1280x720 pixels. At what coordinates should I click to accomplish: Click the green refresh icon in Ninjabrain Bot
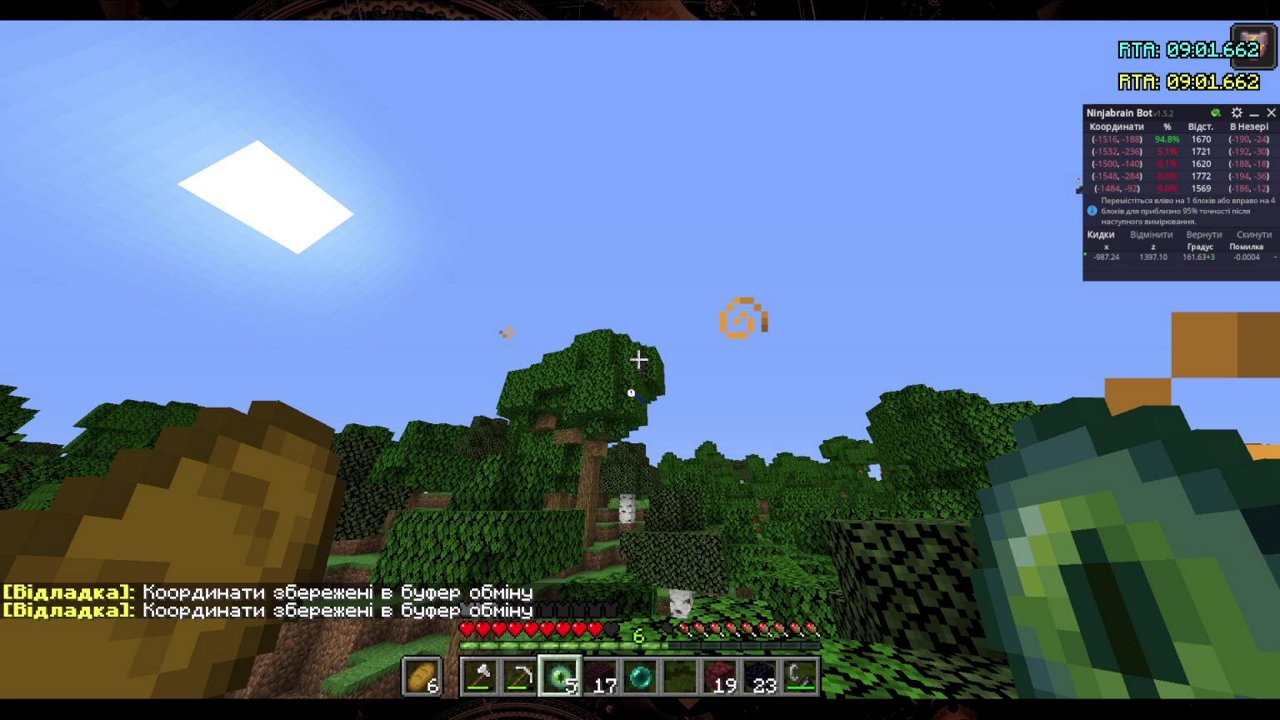click(1215, 112)
